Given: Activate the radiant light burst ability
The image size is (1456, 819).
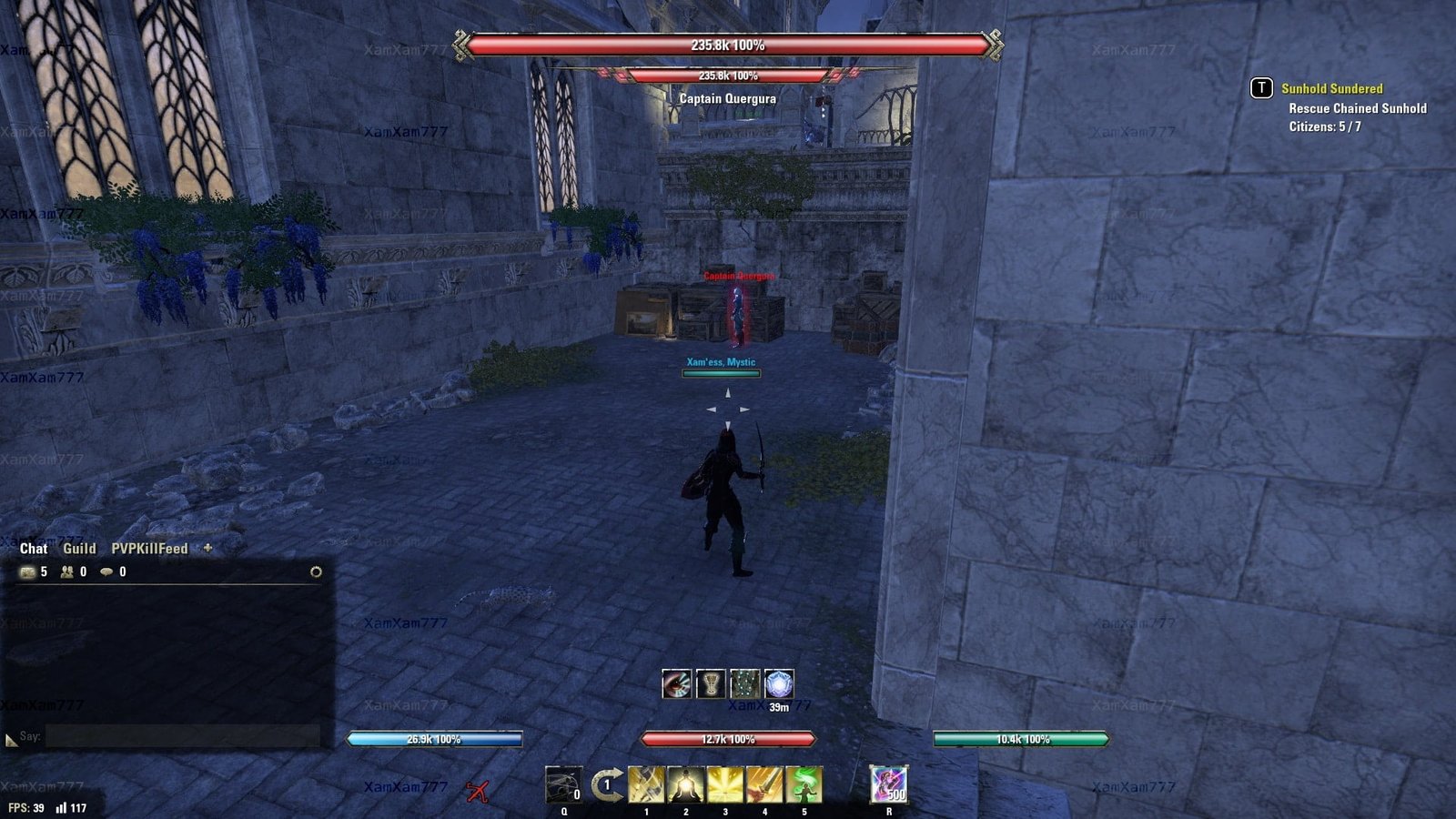Looking at the screenshot, I should [x=725, y=784].
